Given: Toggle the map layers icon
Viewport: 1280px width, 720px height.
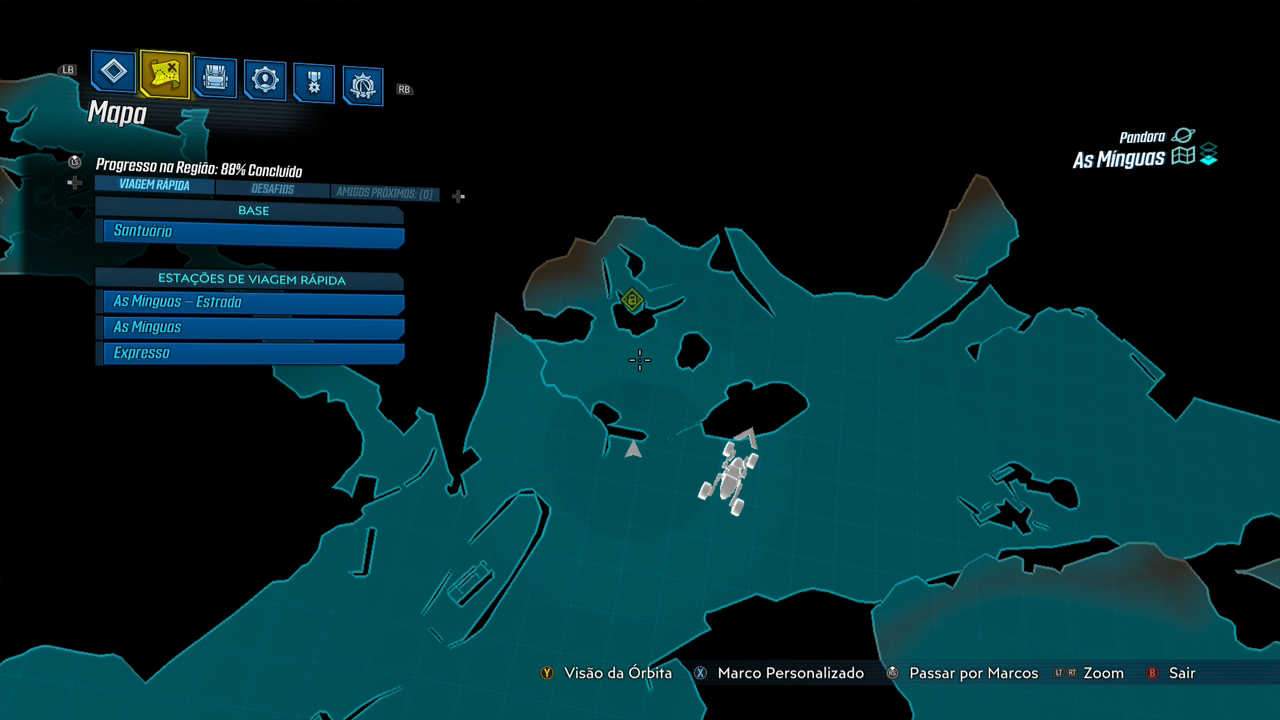Looking at the screenshot, I should [x=1209, y=156].
